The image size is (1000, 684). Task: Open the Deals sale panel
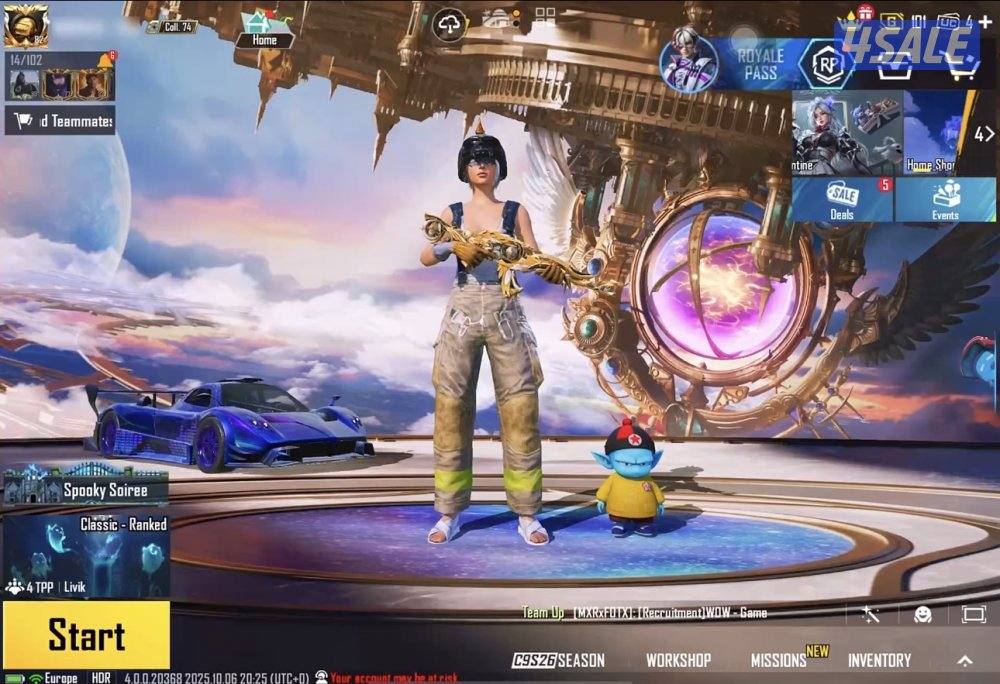[842, 200]
